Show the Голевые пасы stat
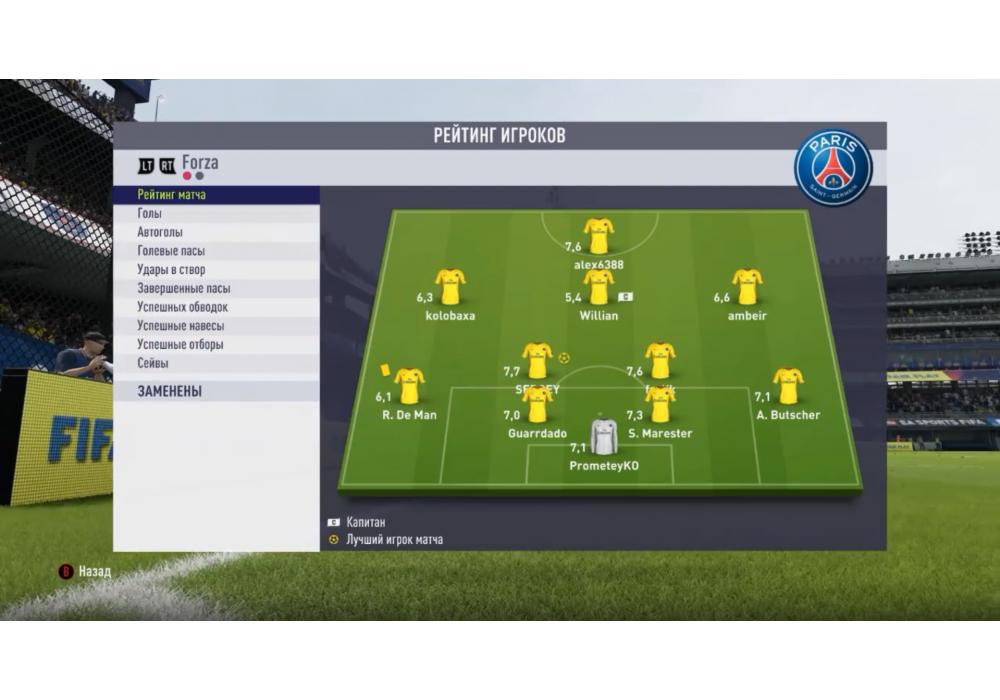The width and height of the screenshot is (1000, 700). [x=171, y=251]
